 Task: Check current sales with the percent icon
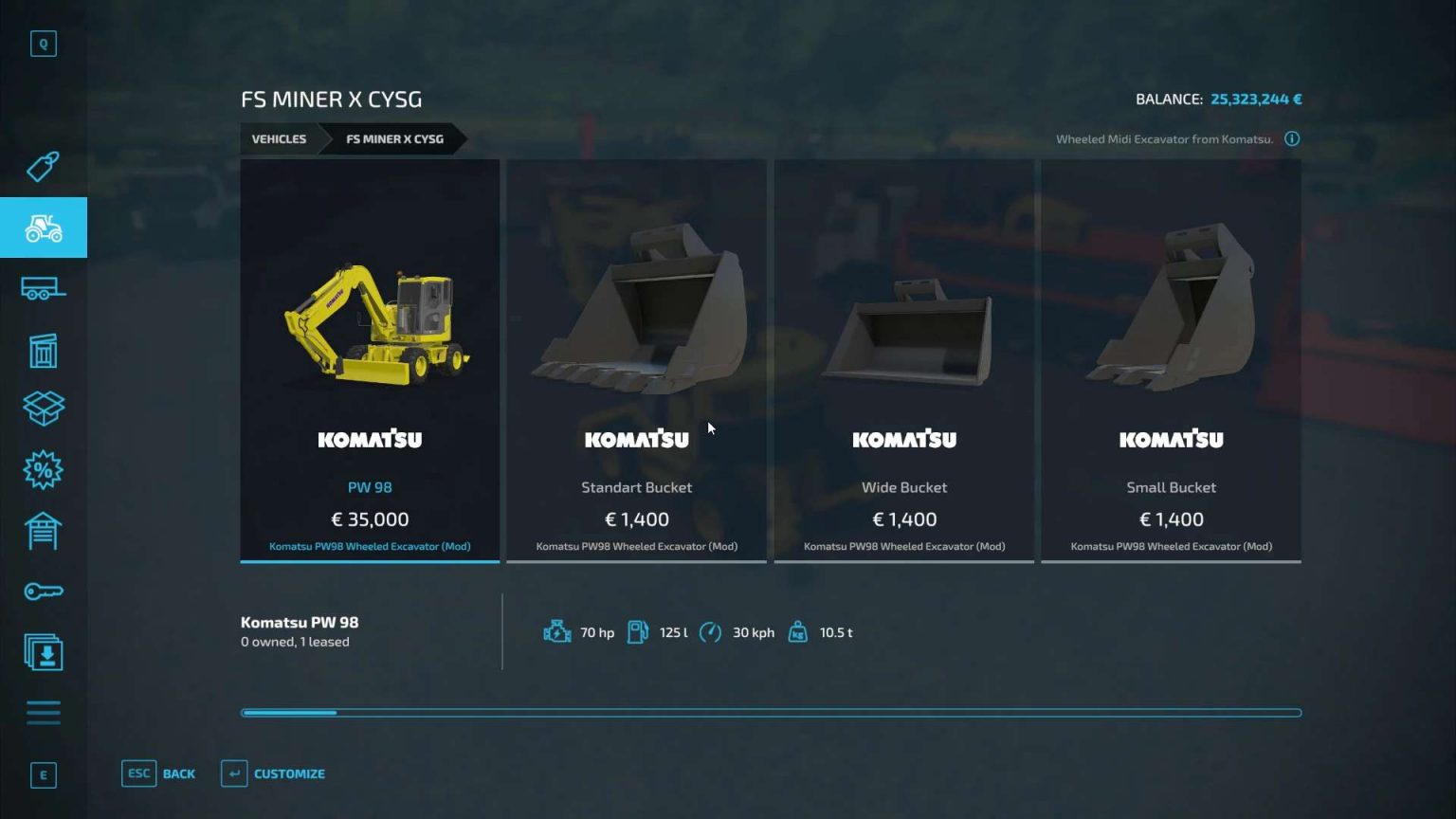click(44, 469)
